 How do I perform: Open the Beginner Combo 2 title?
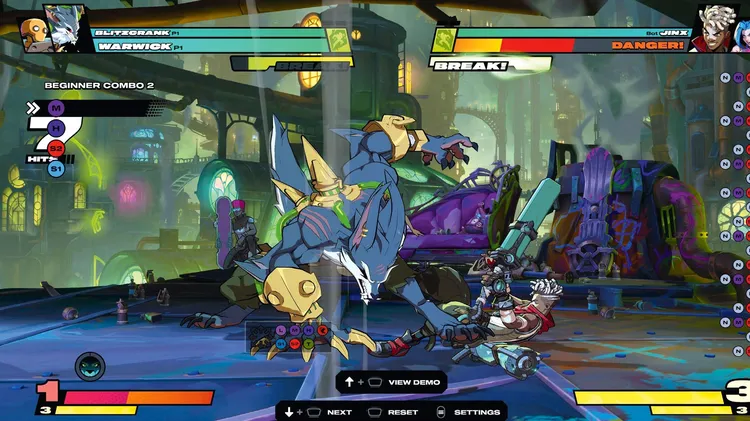pyautogui.click(x=99, y=86)
